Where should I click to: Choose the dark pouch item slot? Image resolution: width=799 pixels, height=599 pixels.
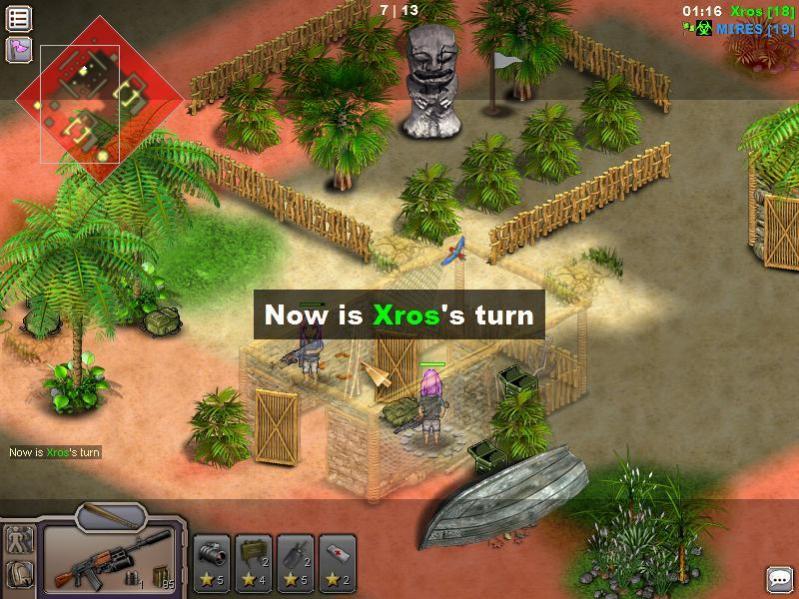point(296,562)
